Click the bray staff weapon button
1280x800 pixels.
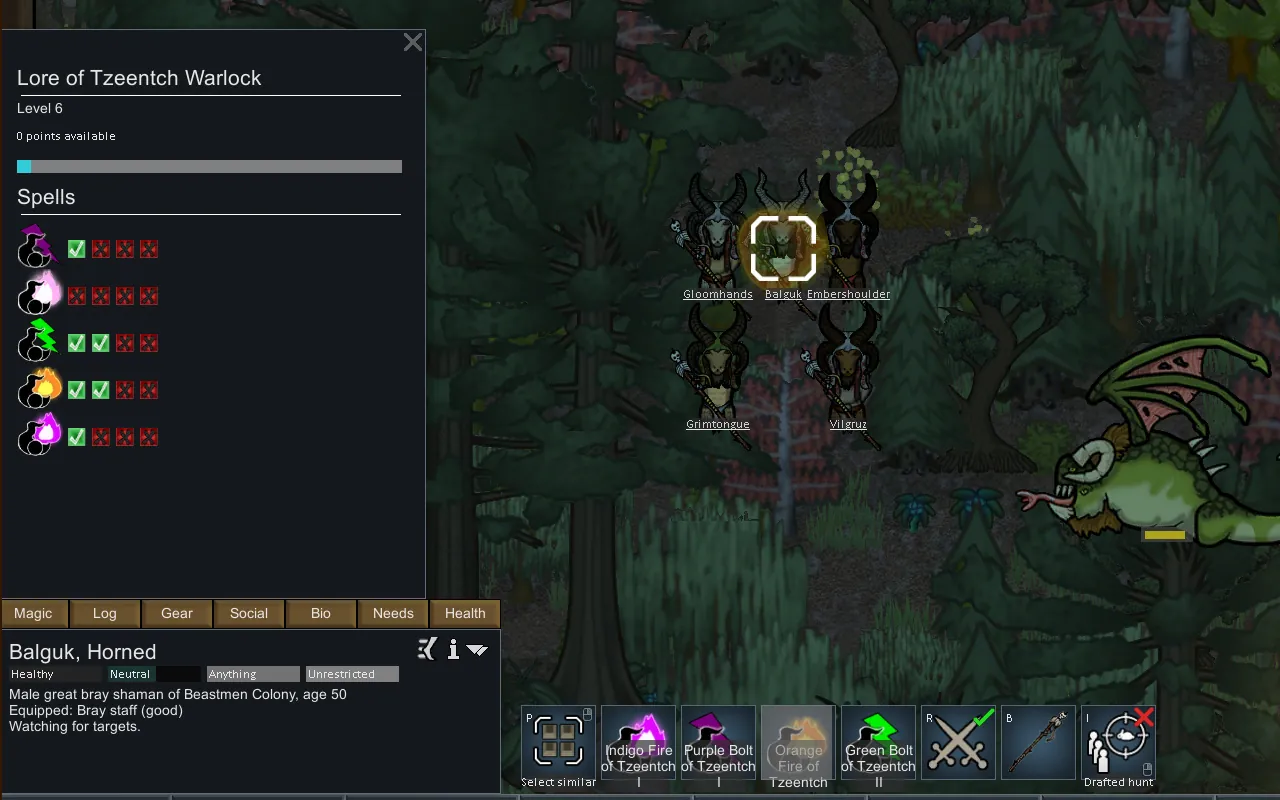pos(1038,743)
